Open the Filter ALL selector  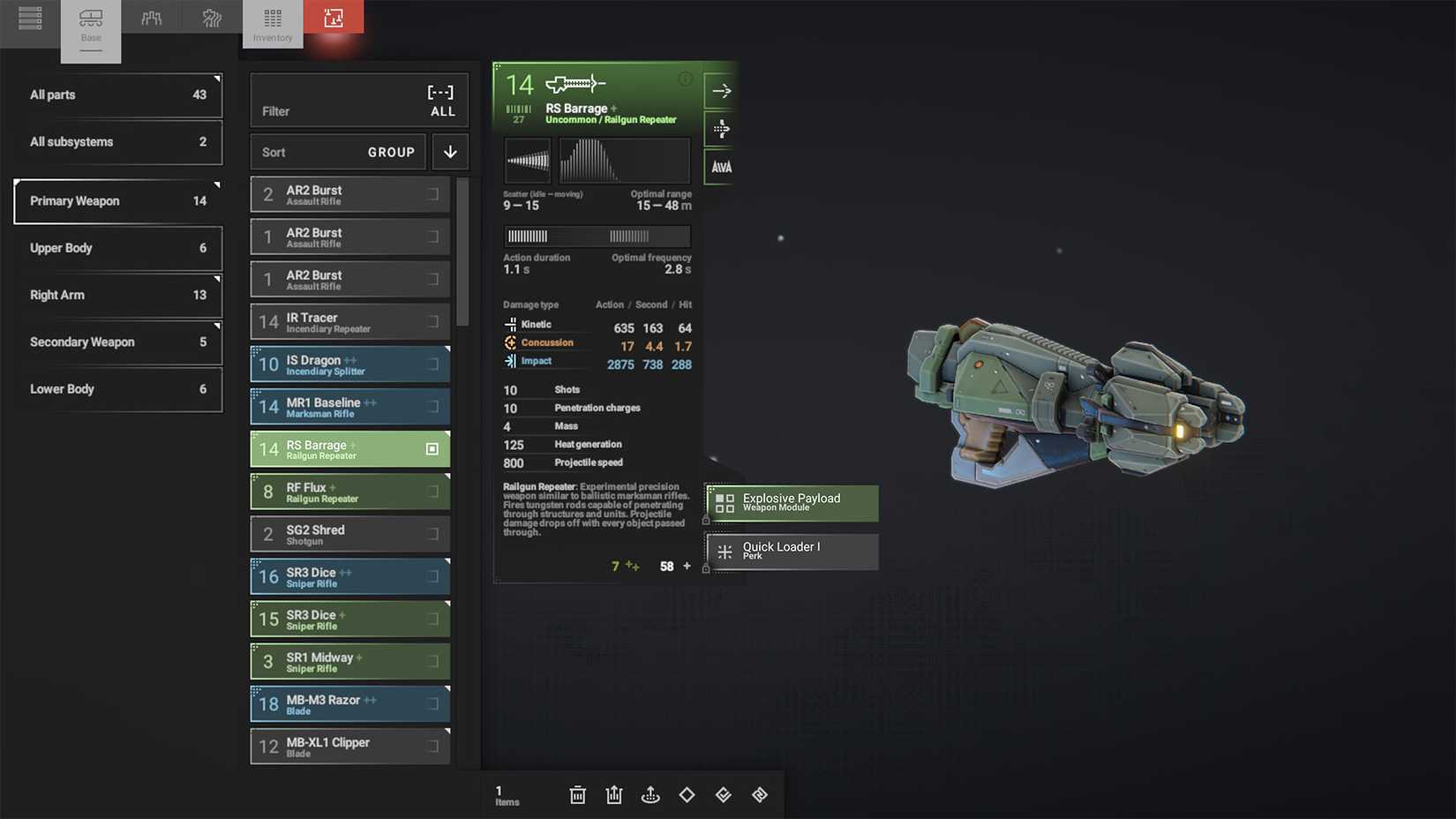coord(358,100)
